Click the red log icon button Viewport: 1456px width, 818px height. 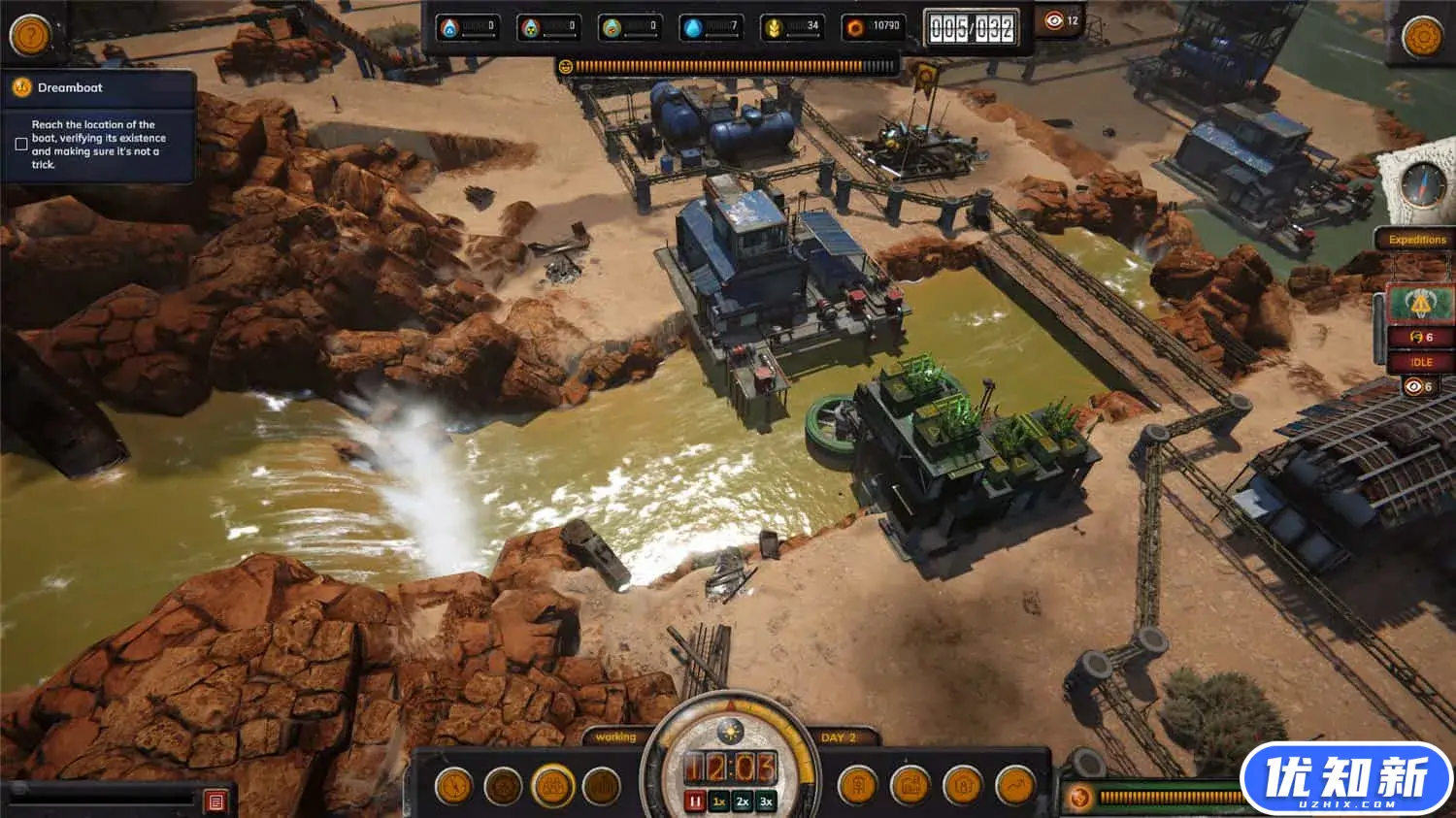[x=215, y=802]
